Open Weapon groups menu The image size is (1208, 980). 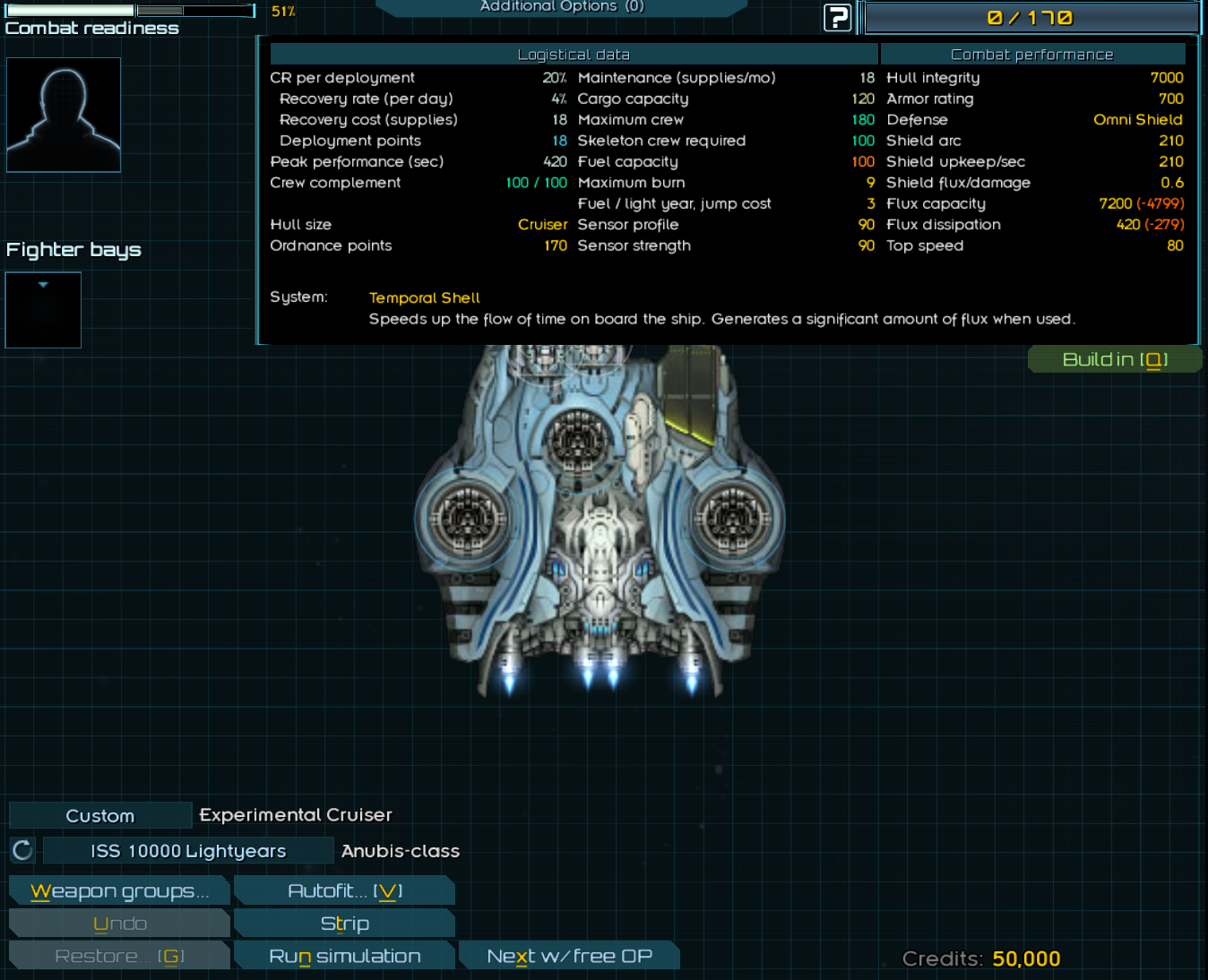(119, 891)
